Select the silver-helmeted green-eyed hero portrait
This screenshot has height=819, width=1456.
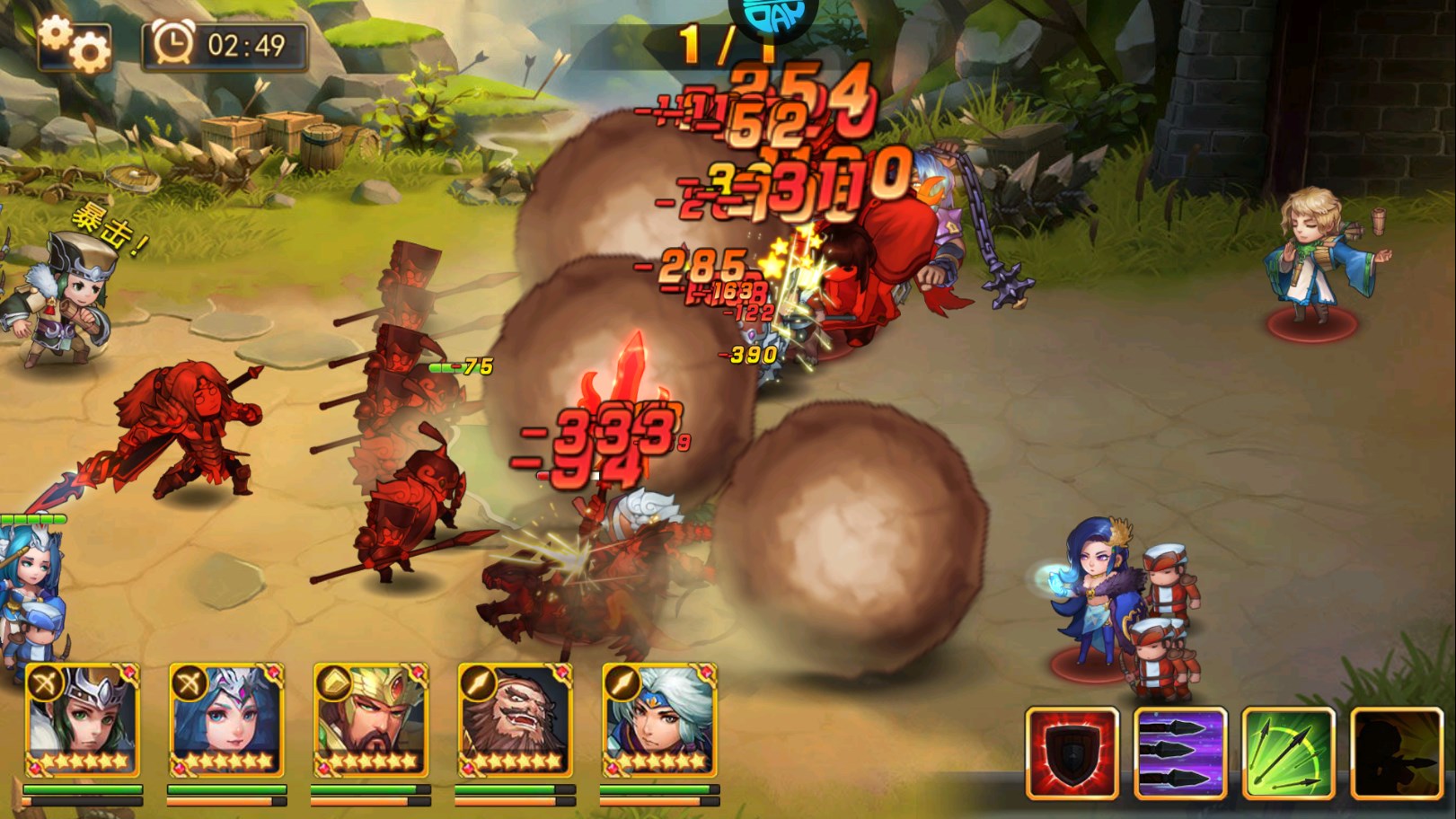click(83, 720)
